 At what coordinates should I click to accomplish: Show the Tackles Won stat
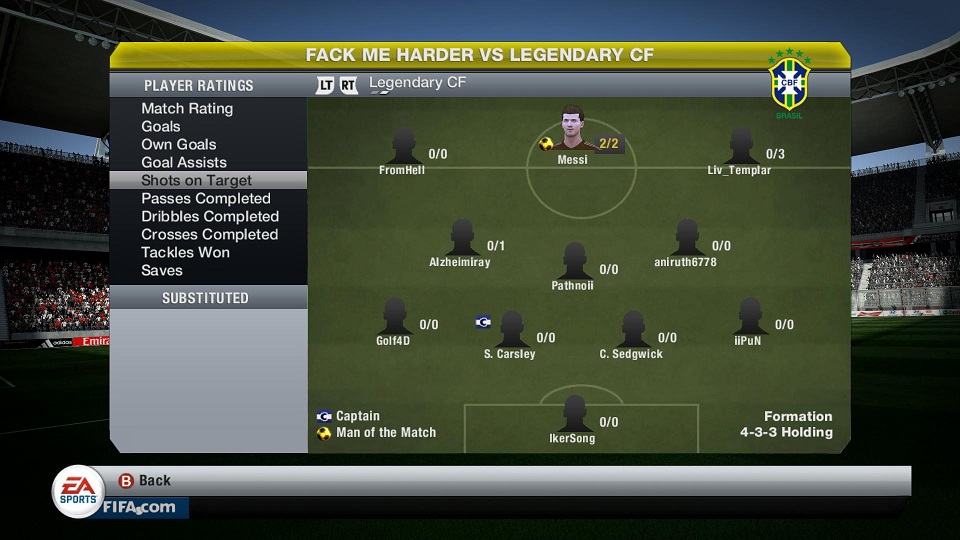tap(185, 252)
